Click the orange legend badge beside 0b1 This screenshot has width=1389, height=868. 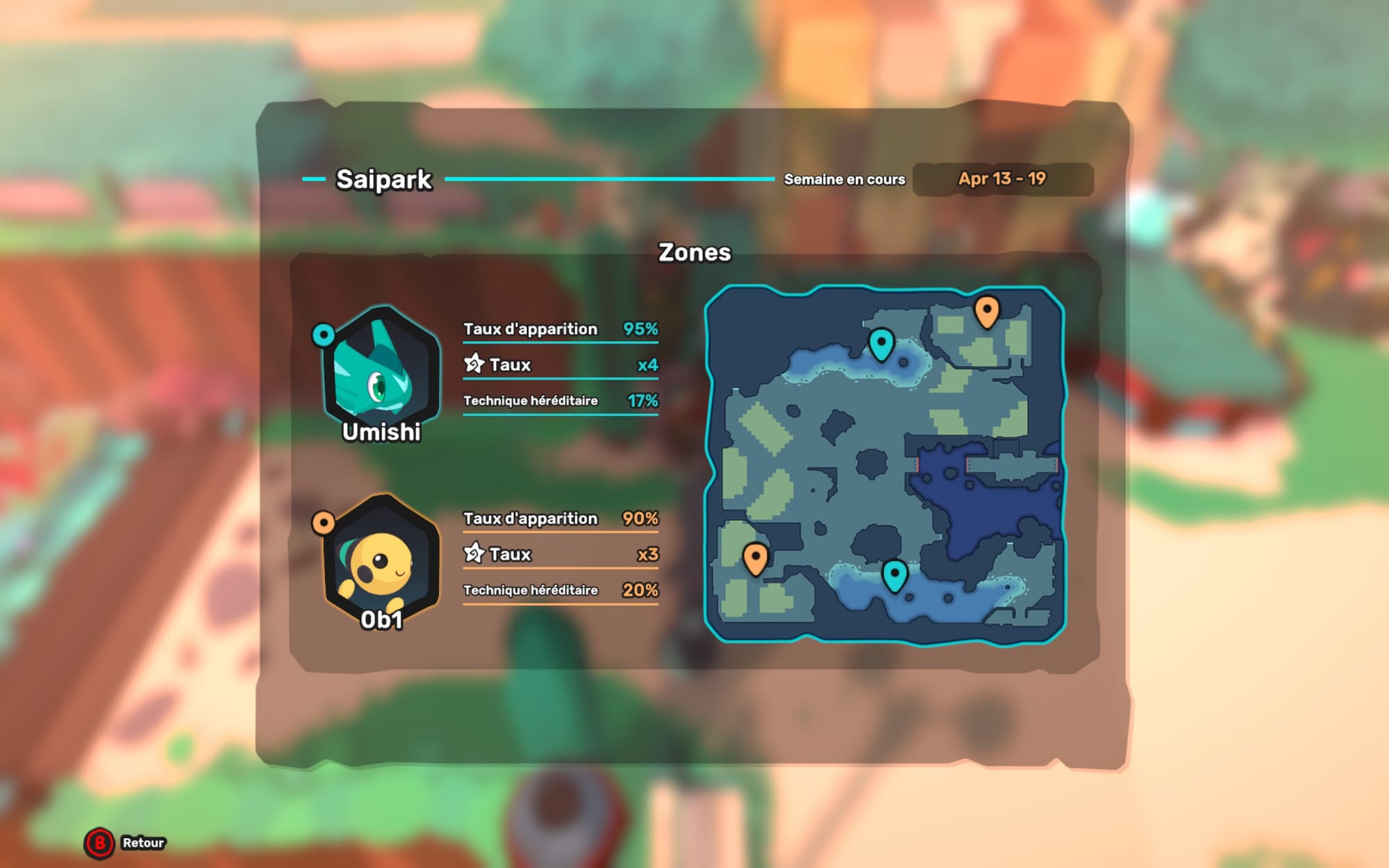coord(324,522)
